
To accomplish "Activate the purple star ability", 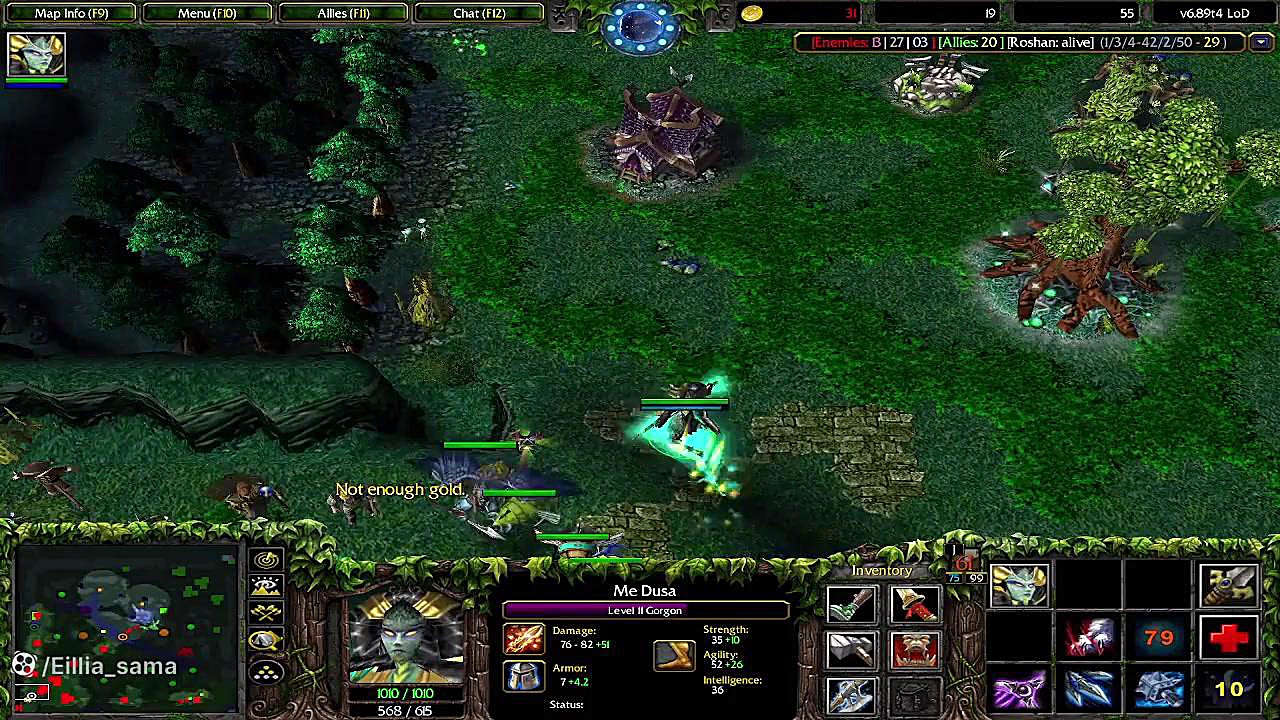I will point(1019,690).
